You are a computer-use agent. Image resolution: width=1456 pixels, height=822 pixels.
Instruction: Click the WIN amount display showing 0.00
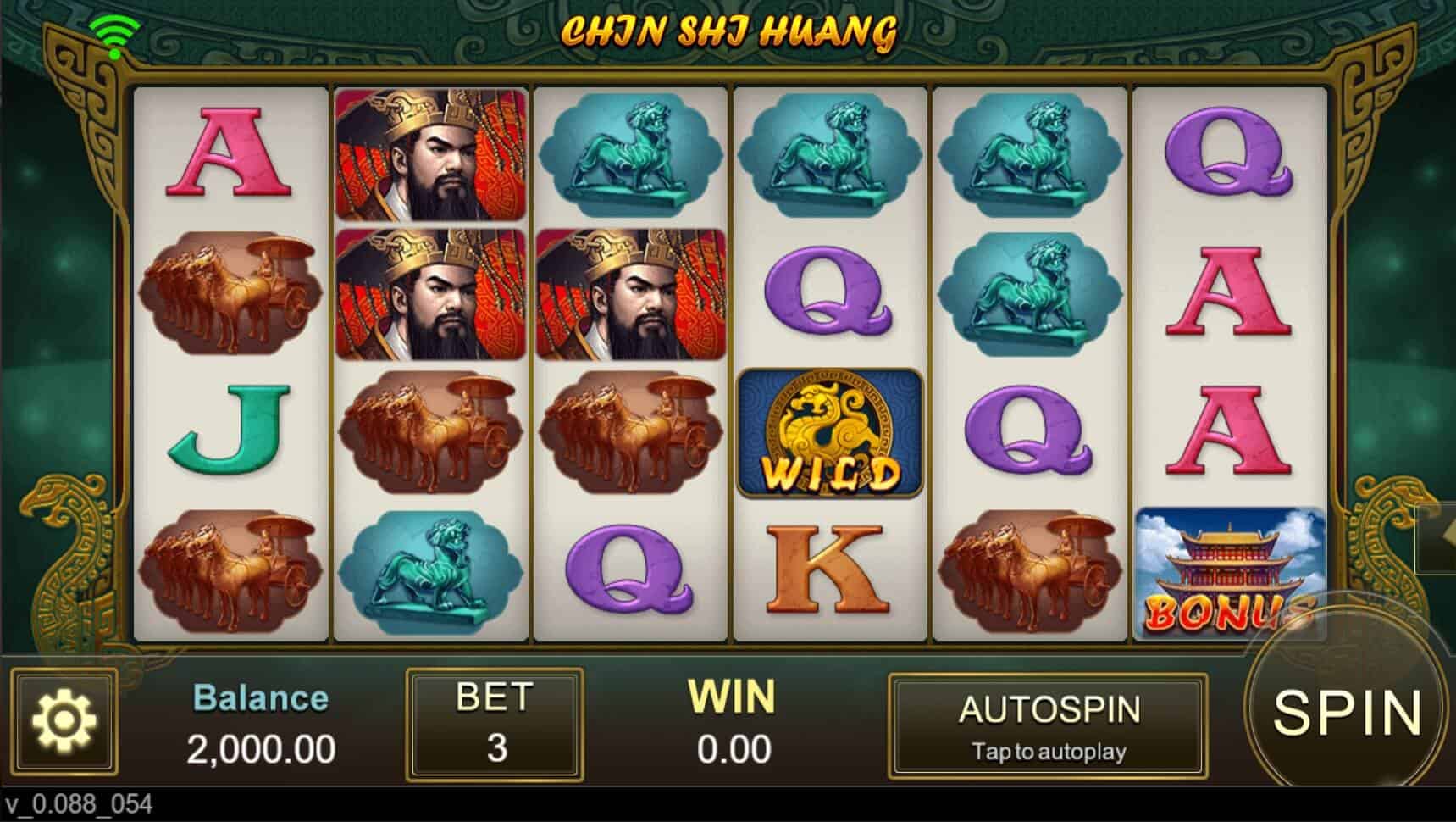733,725
